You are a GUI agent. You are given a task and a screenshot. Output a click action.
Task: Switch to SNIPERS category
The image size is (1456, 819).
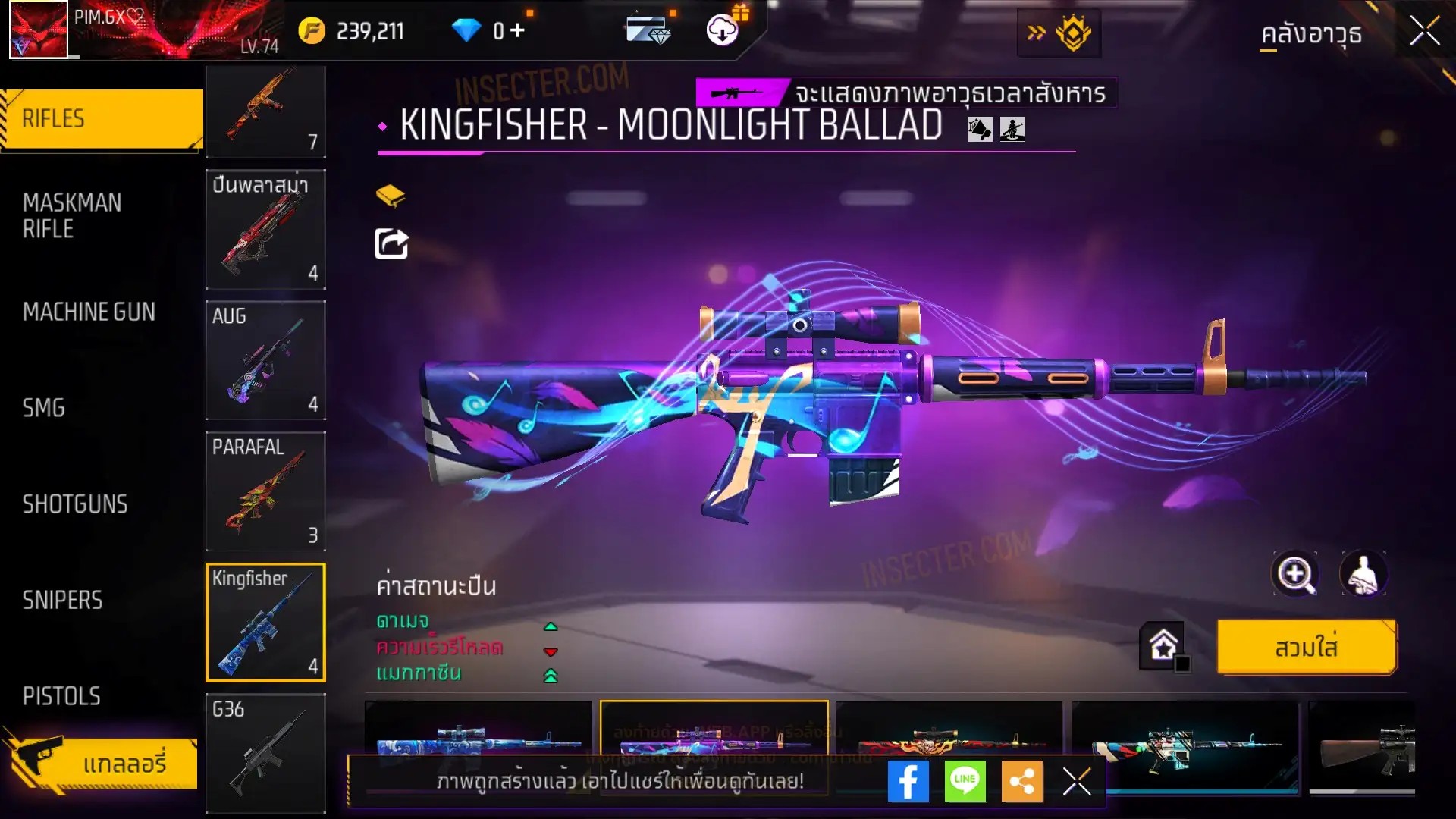pos(62,601)
